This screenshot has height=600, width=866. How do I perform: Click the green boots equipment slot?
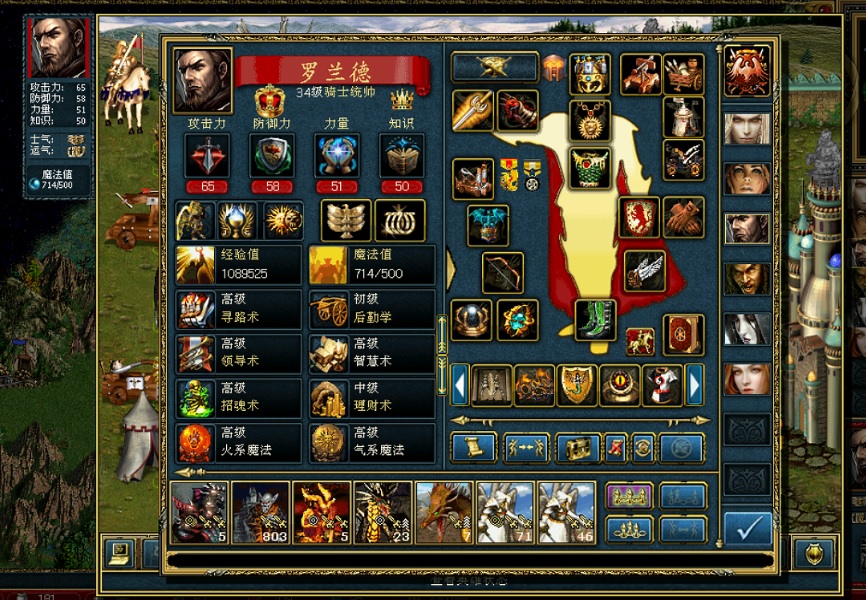point(595,319)
